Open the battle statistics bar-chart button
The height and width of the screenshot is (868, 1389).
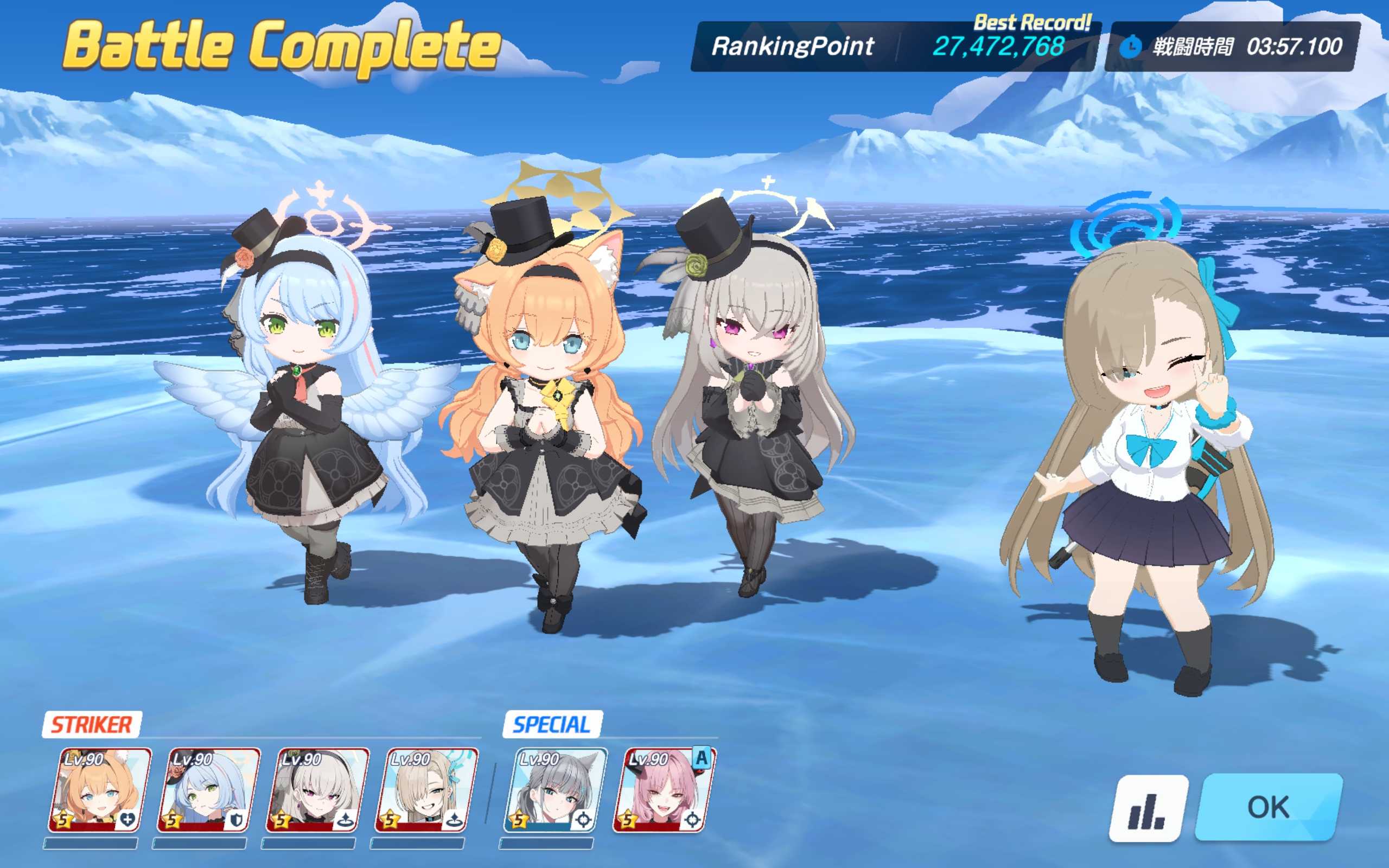[x=1148, y=808]
